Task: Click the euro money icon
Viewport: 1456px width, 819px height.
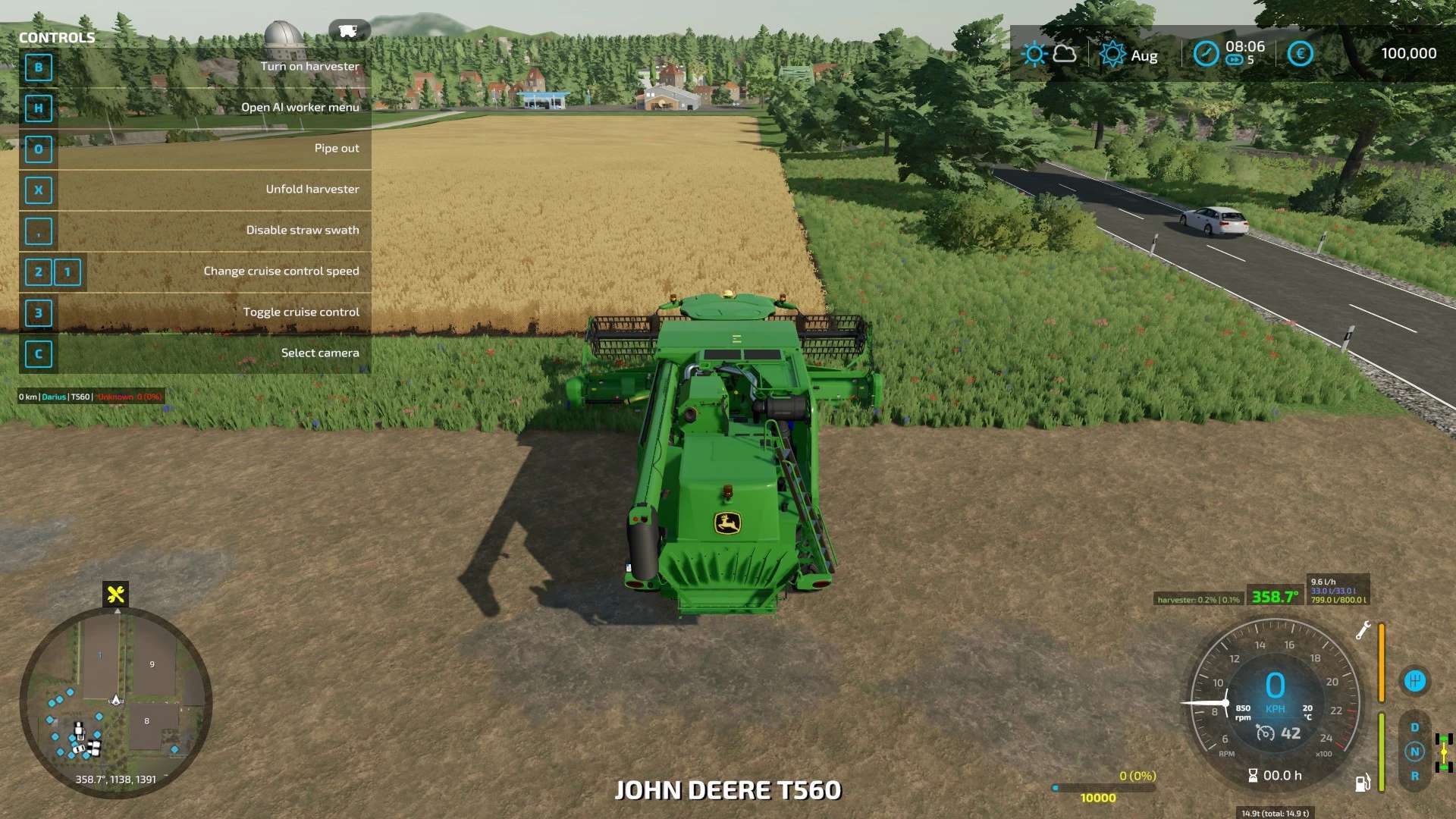Action: pos(1300,54)
